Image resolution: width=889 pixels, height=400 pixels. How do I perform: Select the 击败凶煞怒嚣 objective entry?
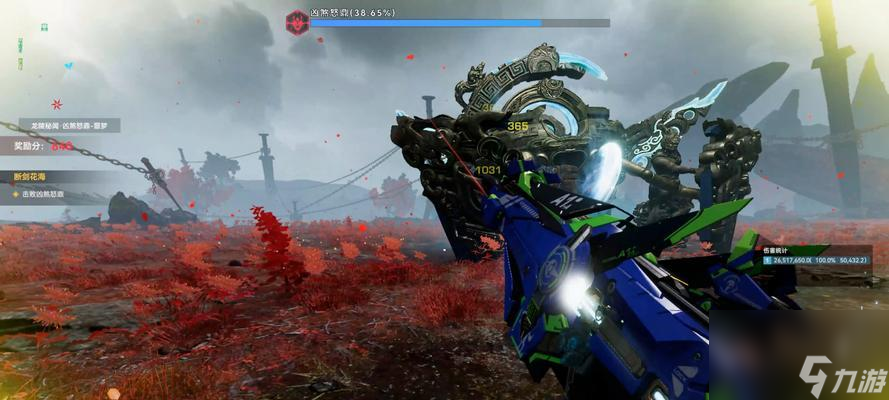click(48, 193)
